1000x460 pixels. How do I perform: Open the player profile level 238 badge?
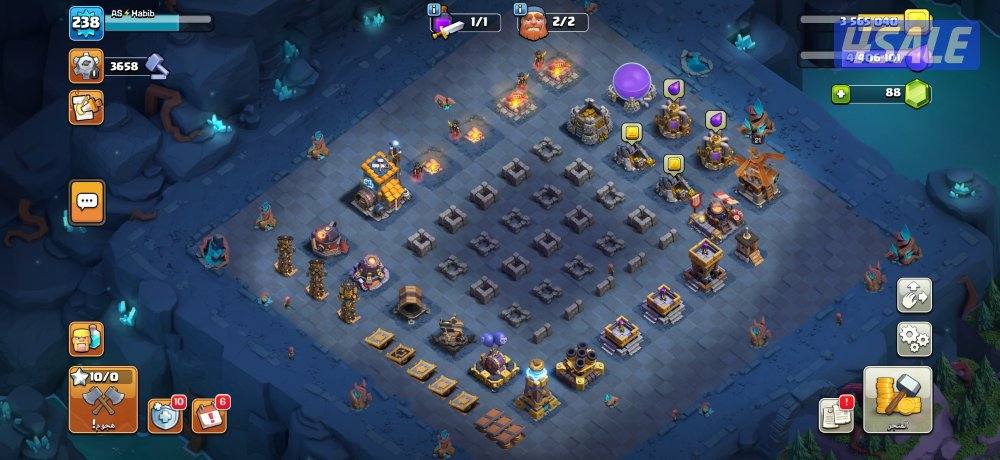(x=85, y=22)
